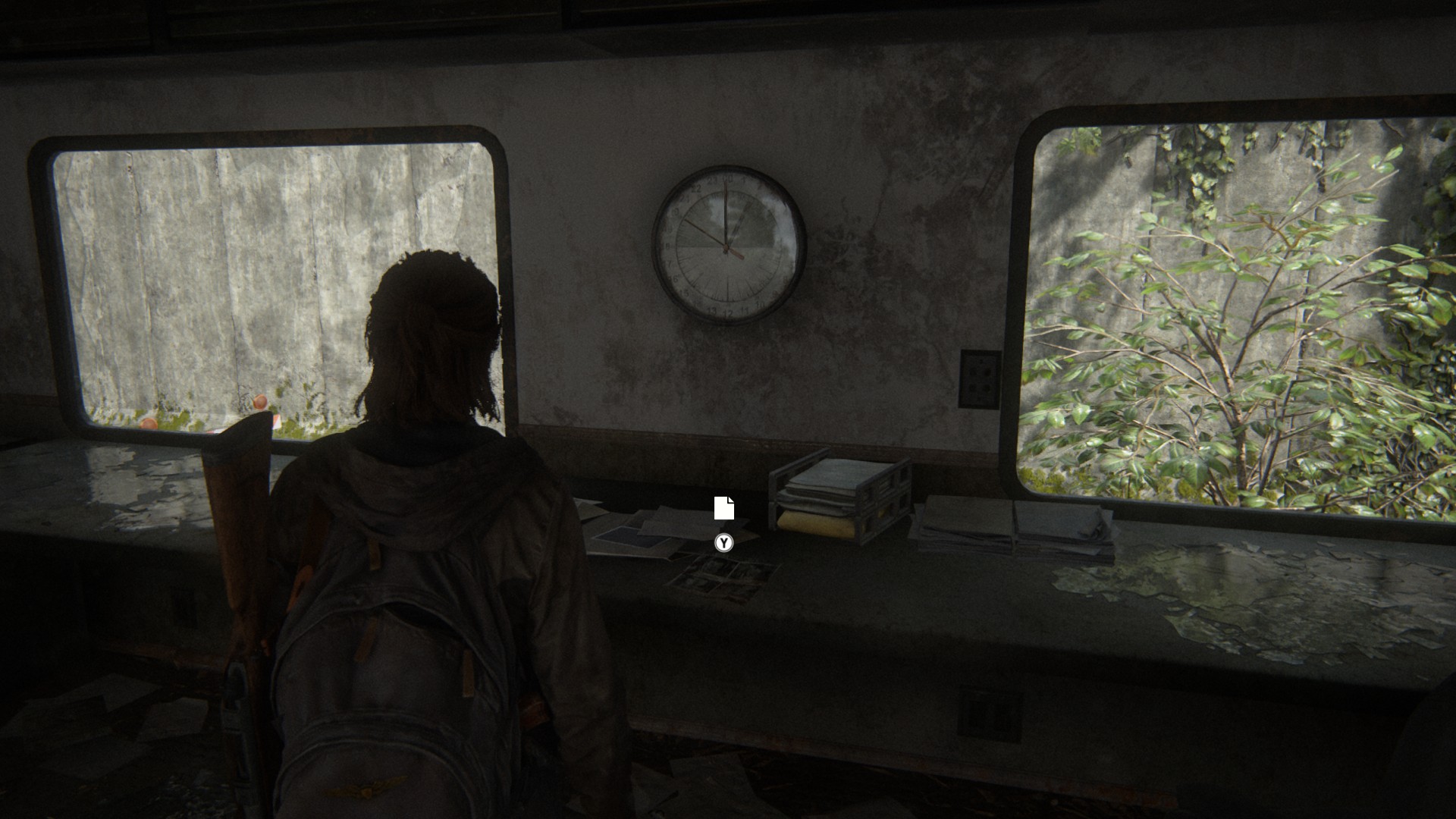Select the white document pickup icon
The width and height of the screenshot is (1456, 819).
pos(724,508)
